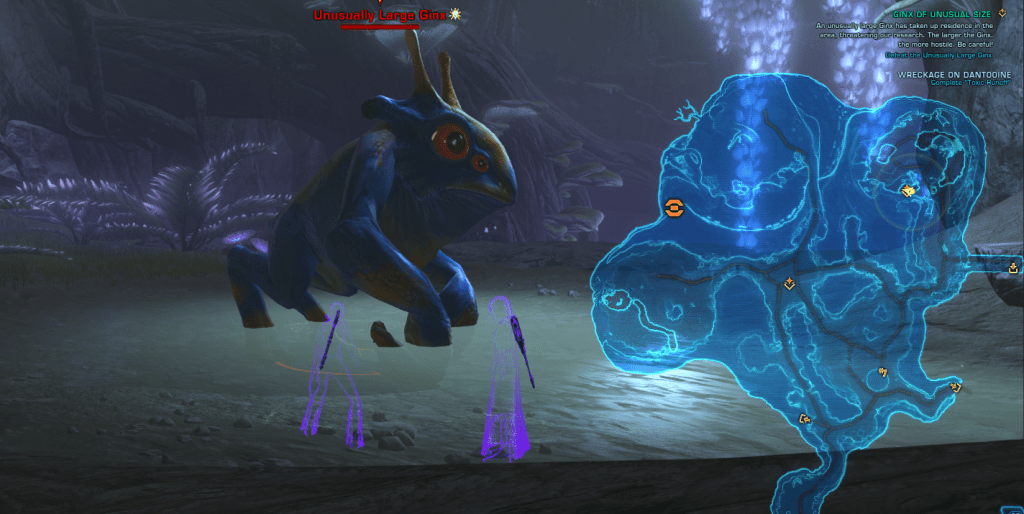This screenshot has width=1024, height=514.
Task: Select the player position arrow on the map
Action: [909, 189]
